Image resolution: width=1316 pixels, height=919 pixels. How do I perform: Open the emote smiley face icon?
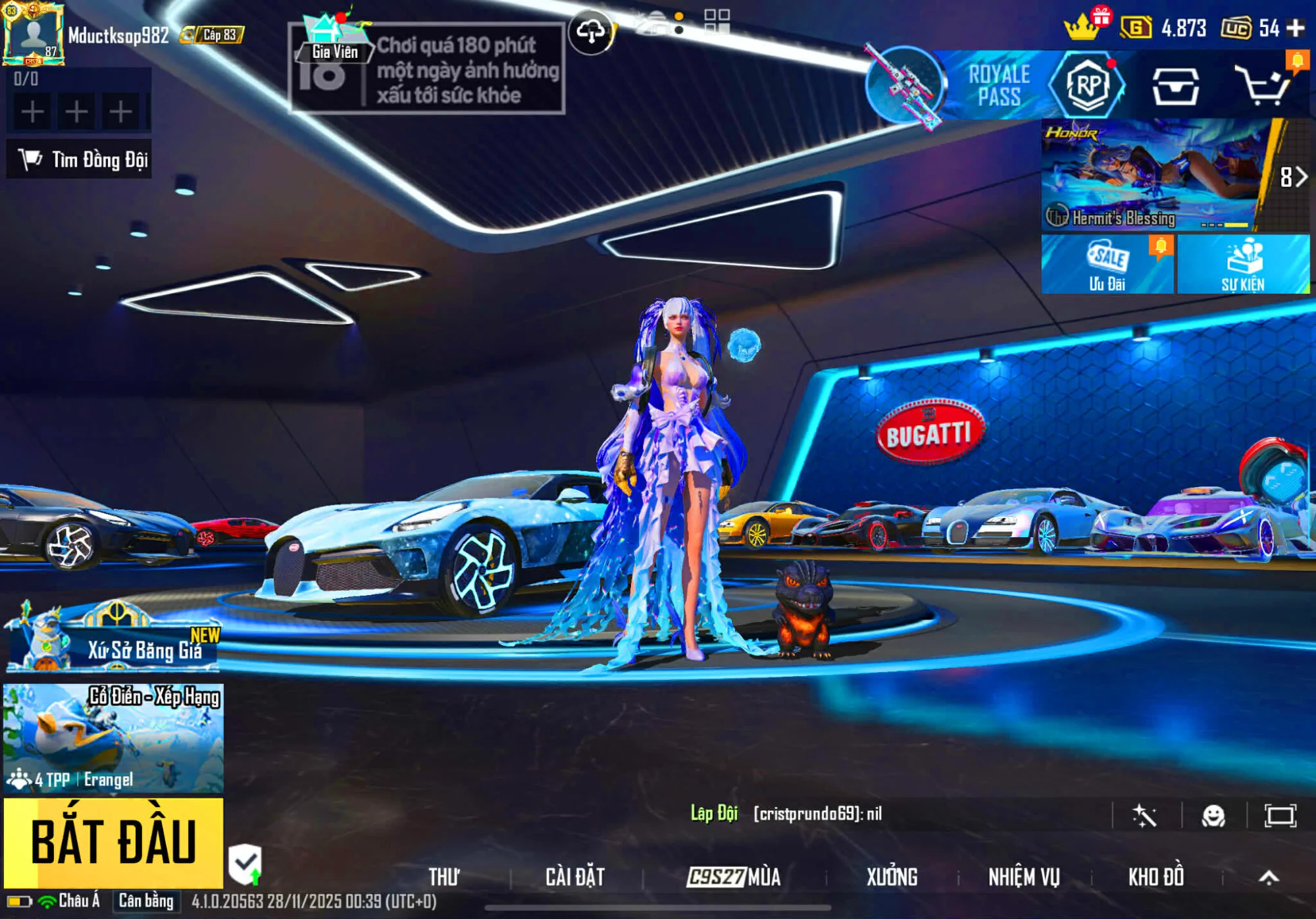(1213, 816)
